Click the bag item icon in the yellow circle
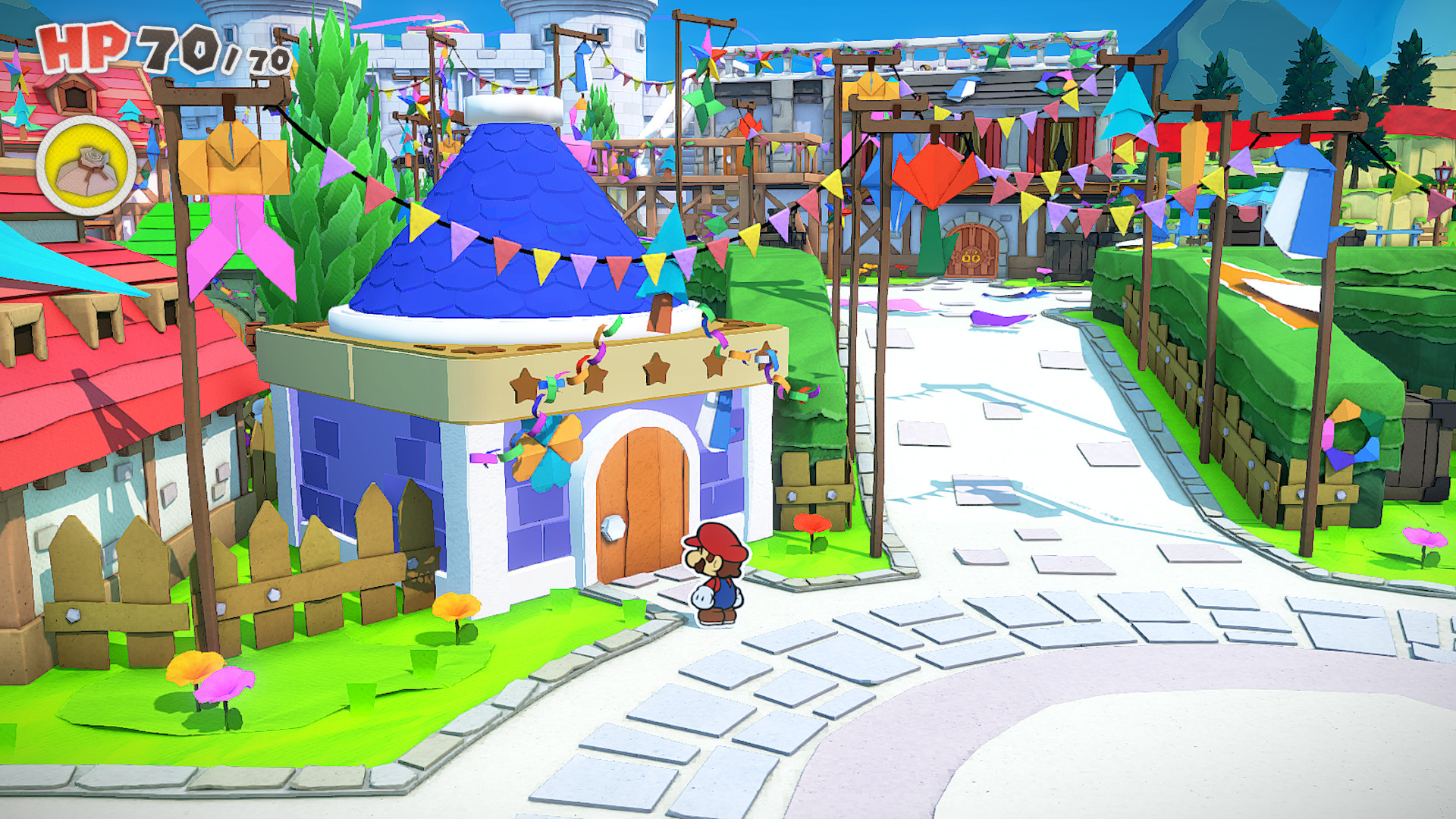The height and width of the screenshot is (819, 1456). coord(86,159)
